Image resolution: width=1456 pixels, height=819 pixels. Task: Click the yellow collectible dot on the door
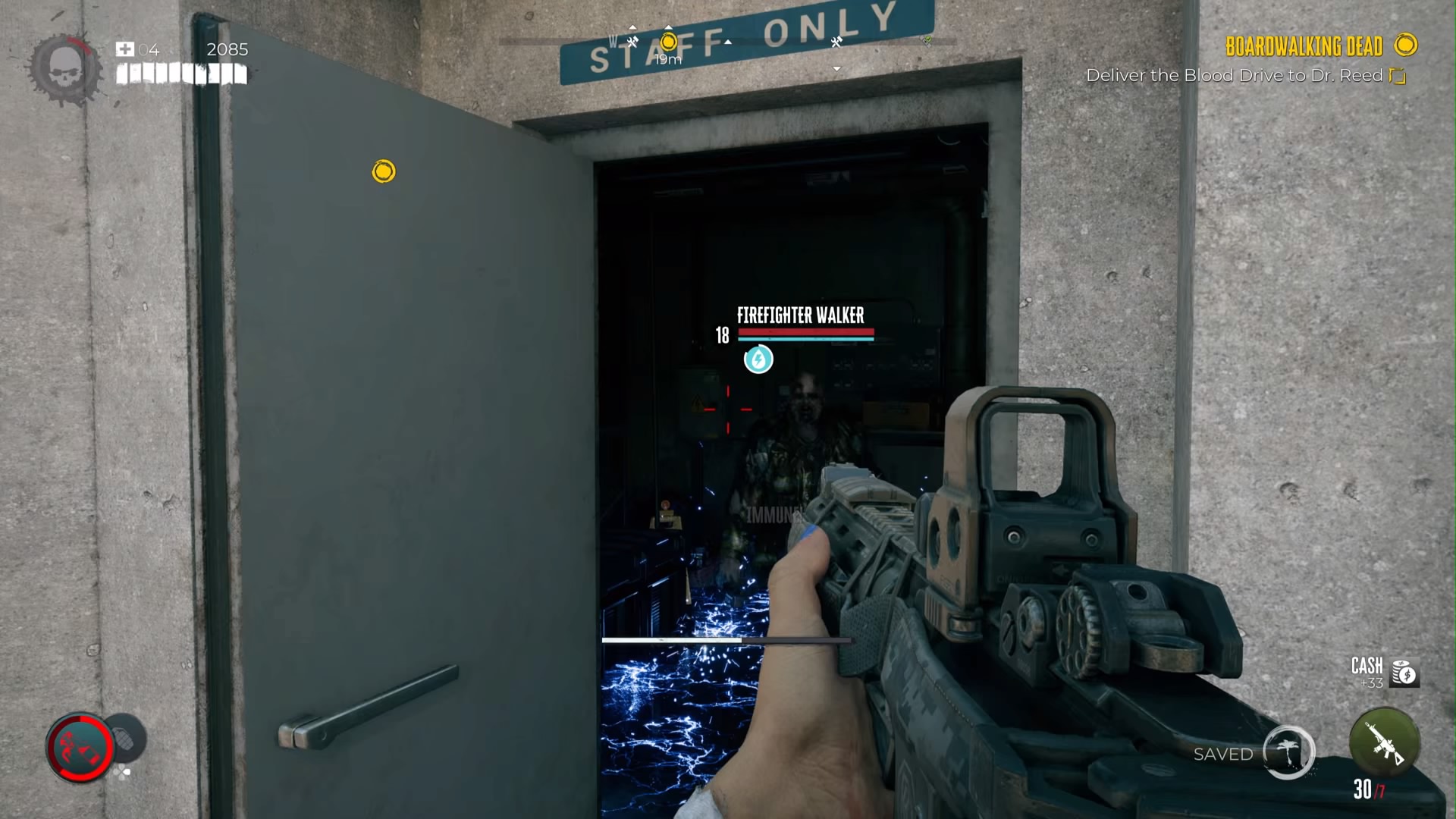pyautogui.click(x=382, y=171)
